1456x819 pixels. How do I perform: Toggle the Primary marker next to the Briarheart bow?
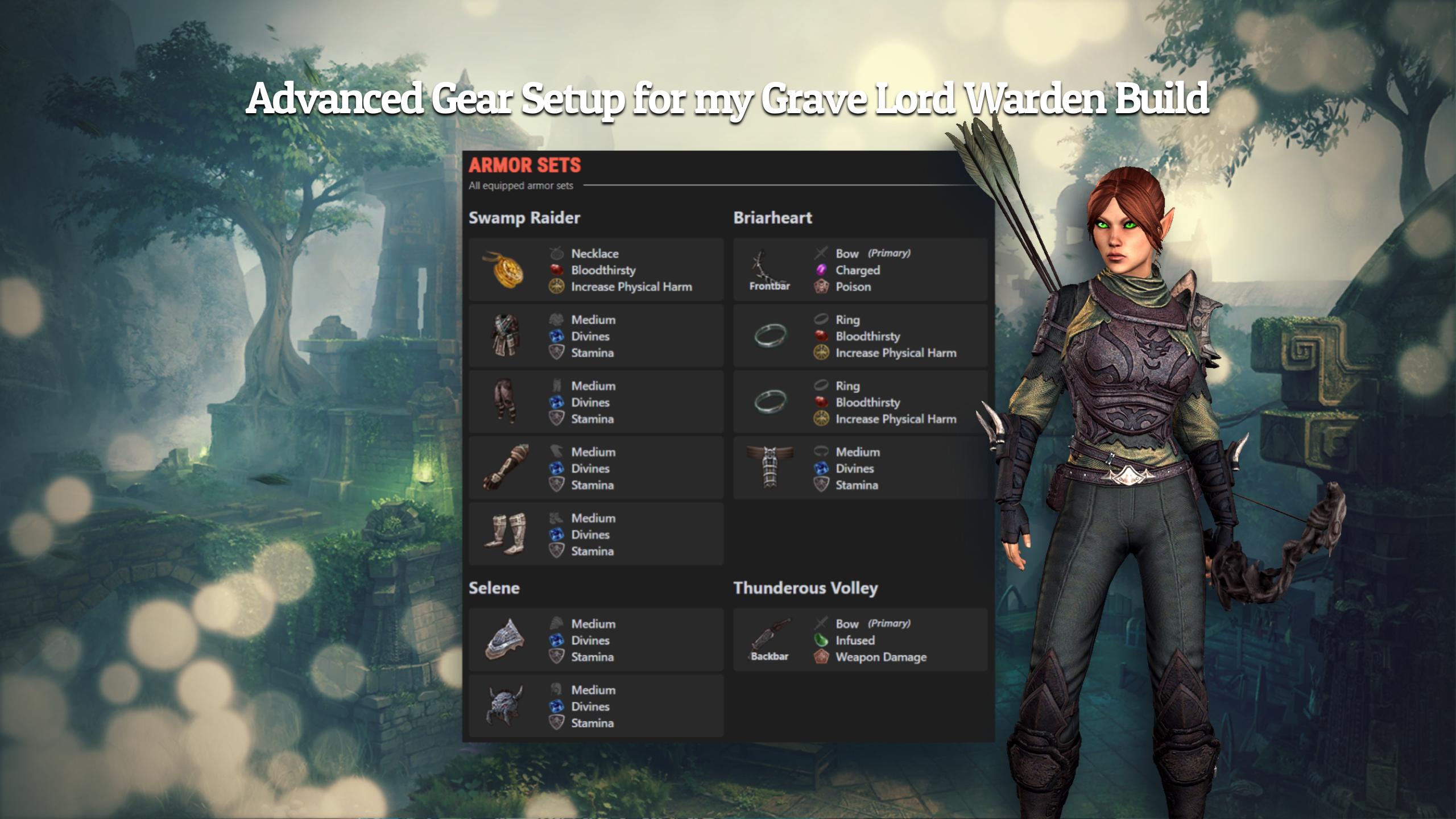point(888,254)
